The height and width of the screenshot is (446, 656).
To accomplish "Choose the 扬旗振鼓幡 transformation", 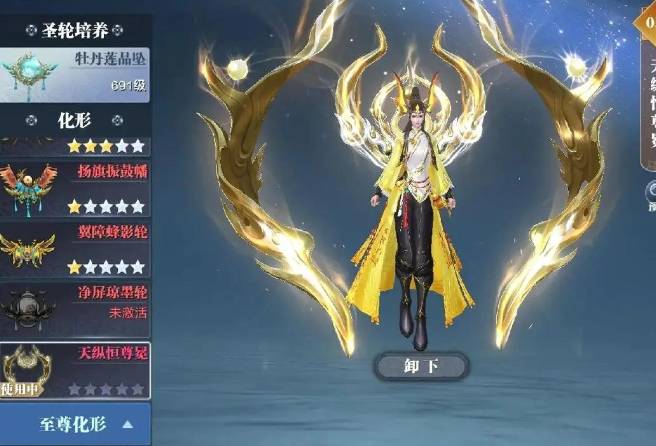I will [75, 190].
